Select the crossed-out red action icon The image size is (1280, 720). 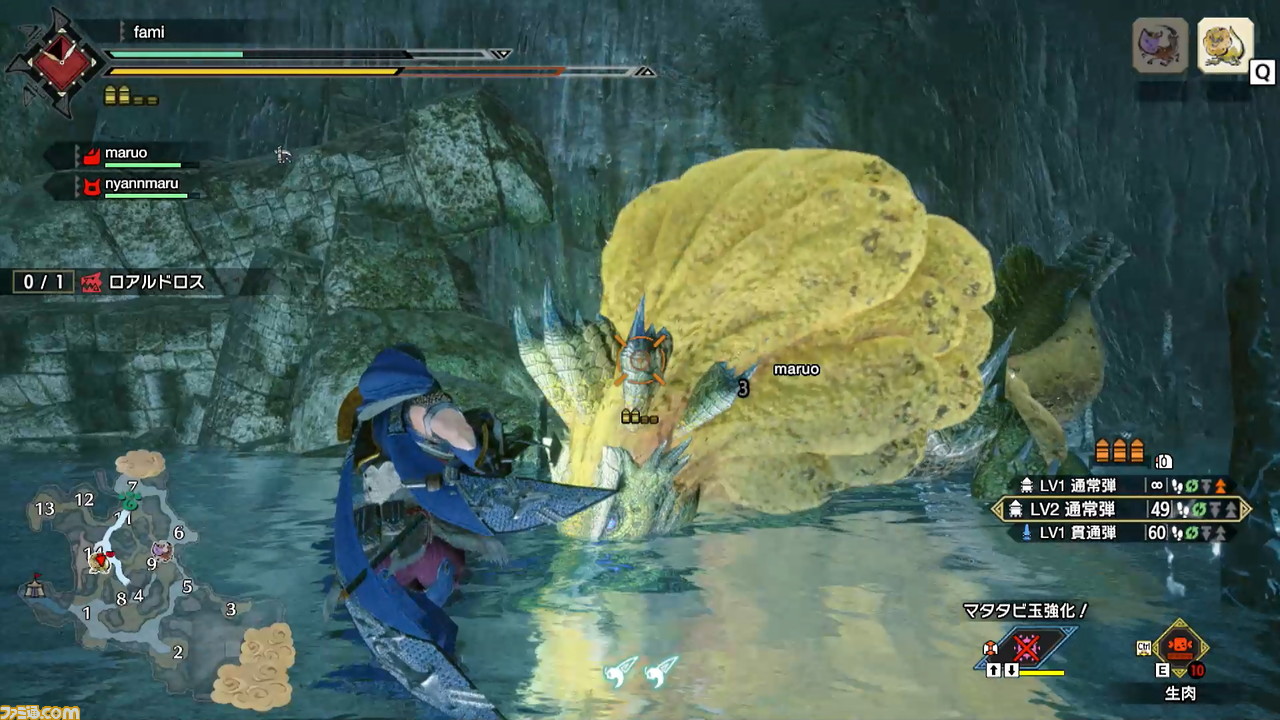coord(1026,647)
